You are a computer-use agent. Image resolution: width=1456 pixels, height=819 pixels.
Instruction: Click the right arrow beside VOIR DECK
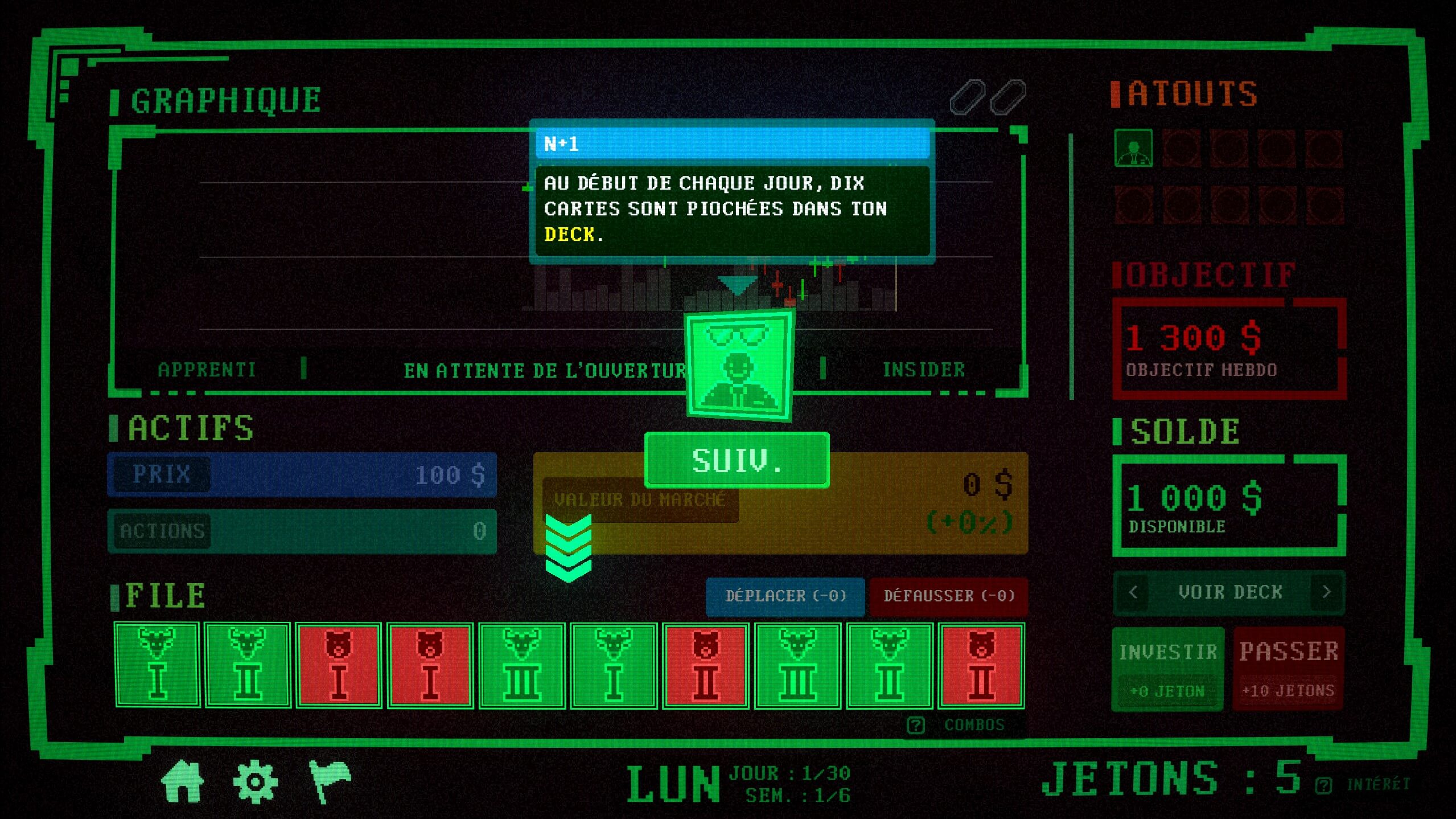pyautogui.click(x=1327, y=592)
